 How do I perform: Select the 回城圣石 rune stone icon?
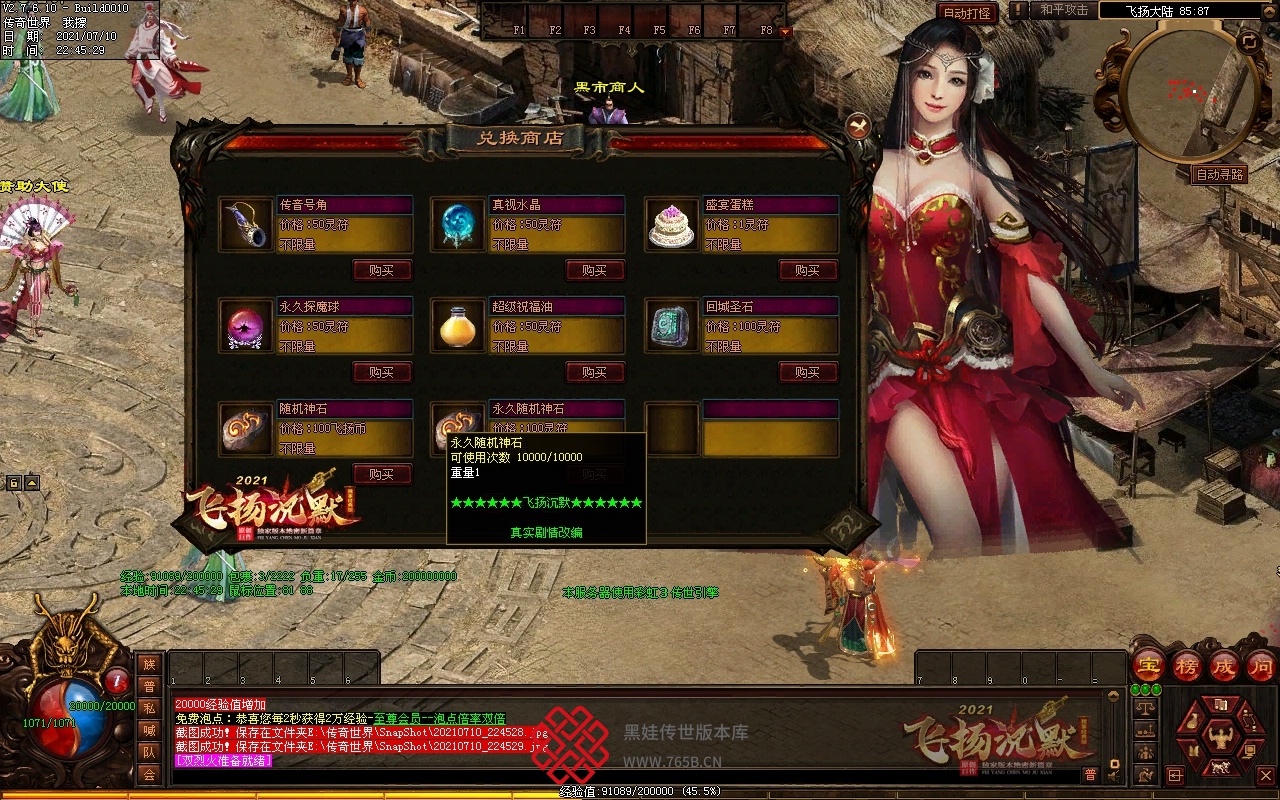671,326
